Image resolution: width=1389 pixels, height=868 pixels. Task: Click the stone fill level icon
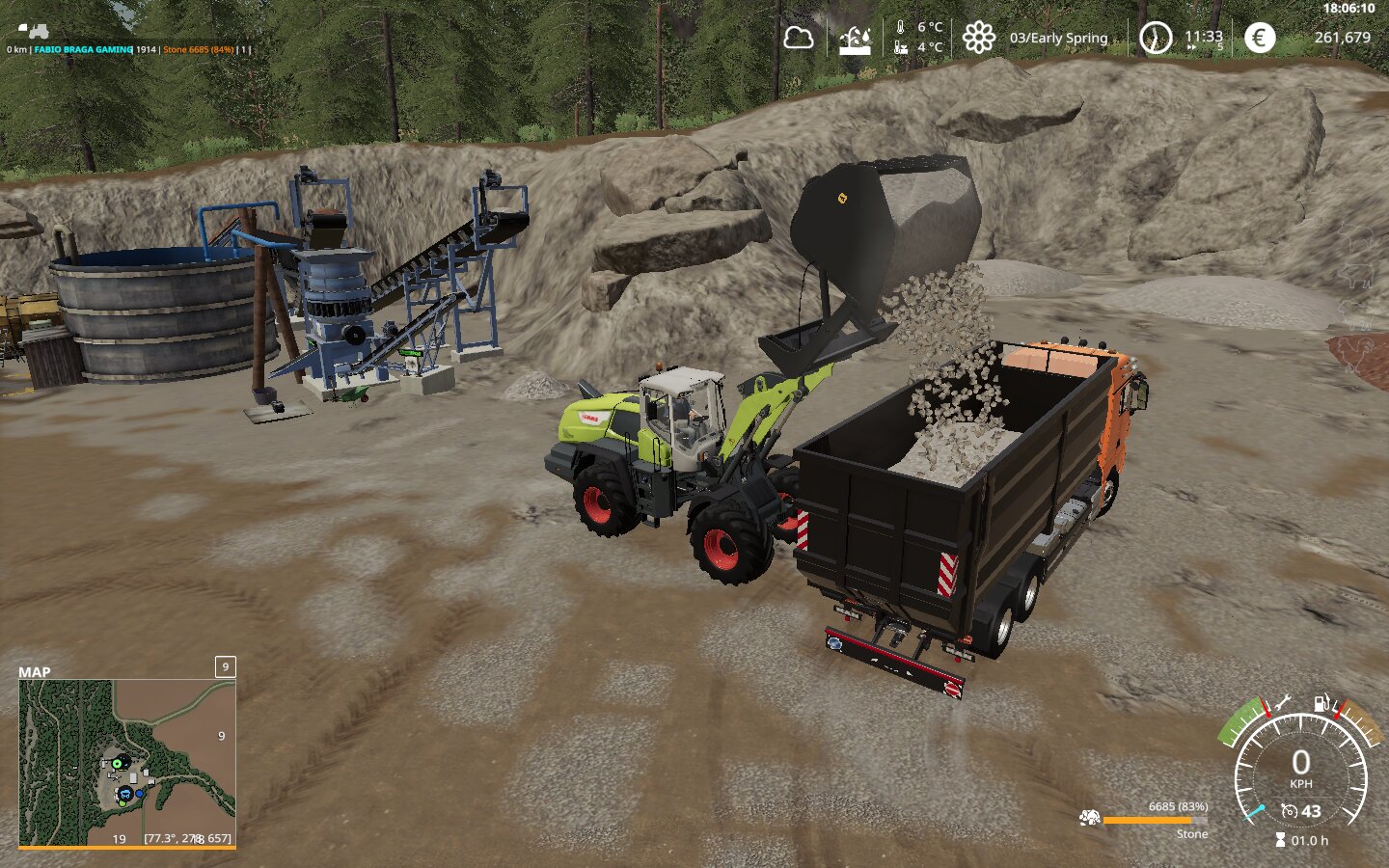pos(1090,819)
